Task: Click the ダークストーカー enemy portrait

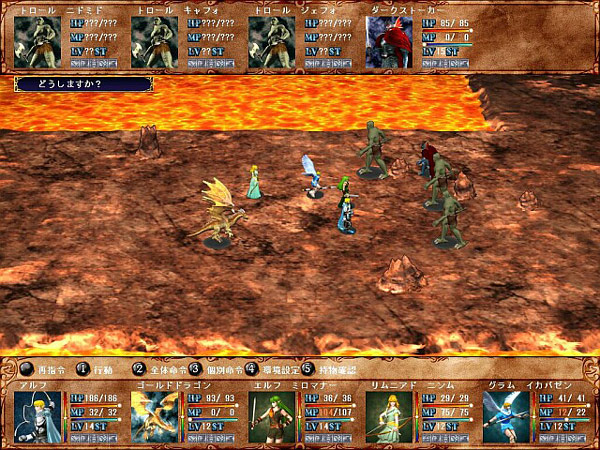Action: coord(389,43)
